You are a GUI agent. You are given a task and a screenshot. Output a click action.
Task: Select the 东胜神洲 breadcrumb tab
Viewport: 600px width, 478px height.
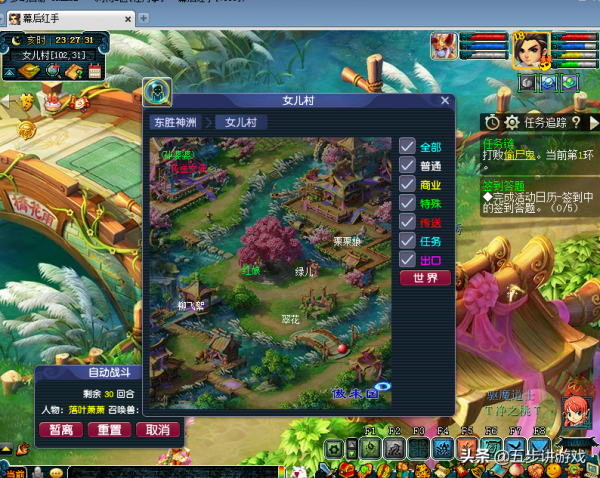pos(176,122)
